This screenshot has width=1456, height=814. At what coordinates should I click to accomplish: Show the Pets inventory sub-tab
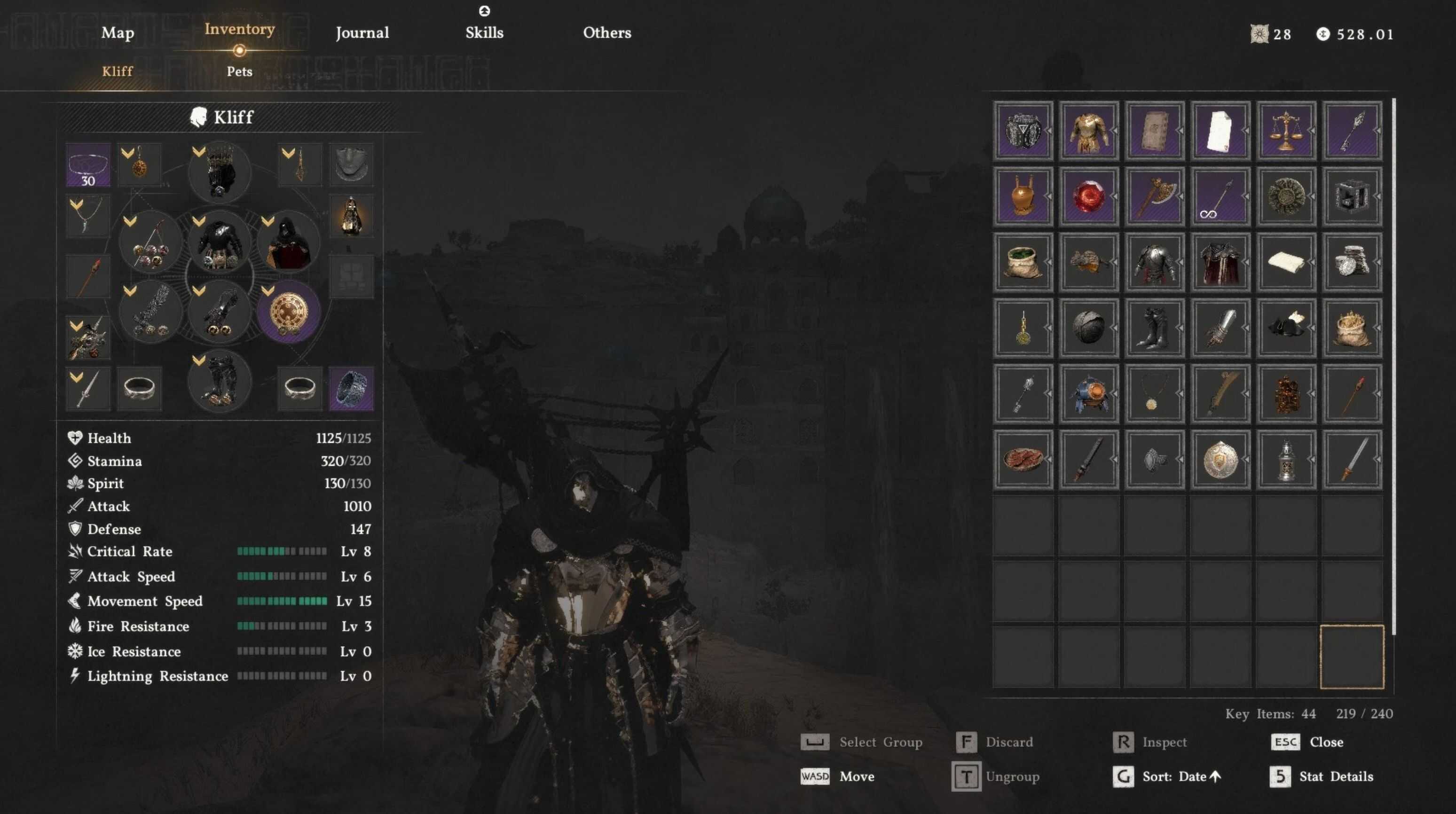click(x=239, y=72)
